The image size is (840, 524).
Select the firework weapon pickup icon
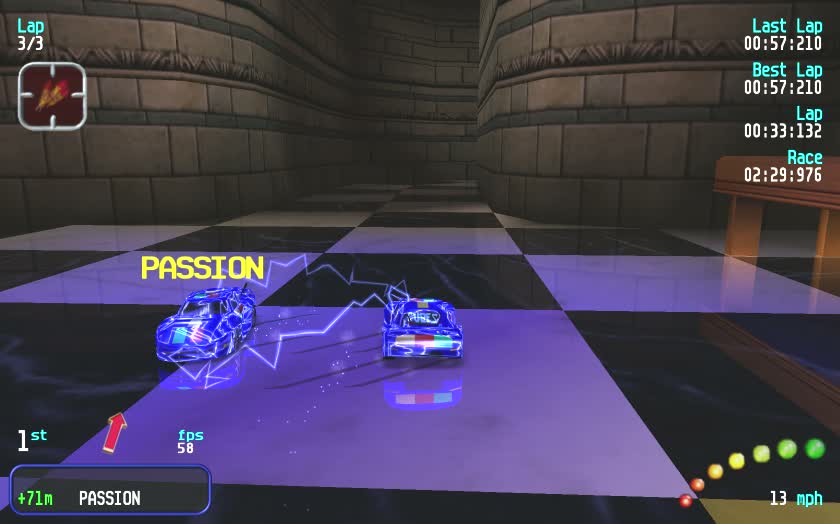(52, 96)
